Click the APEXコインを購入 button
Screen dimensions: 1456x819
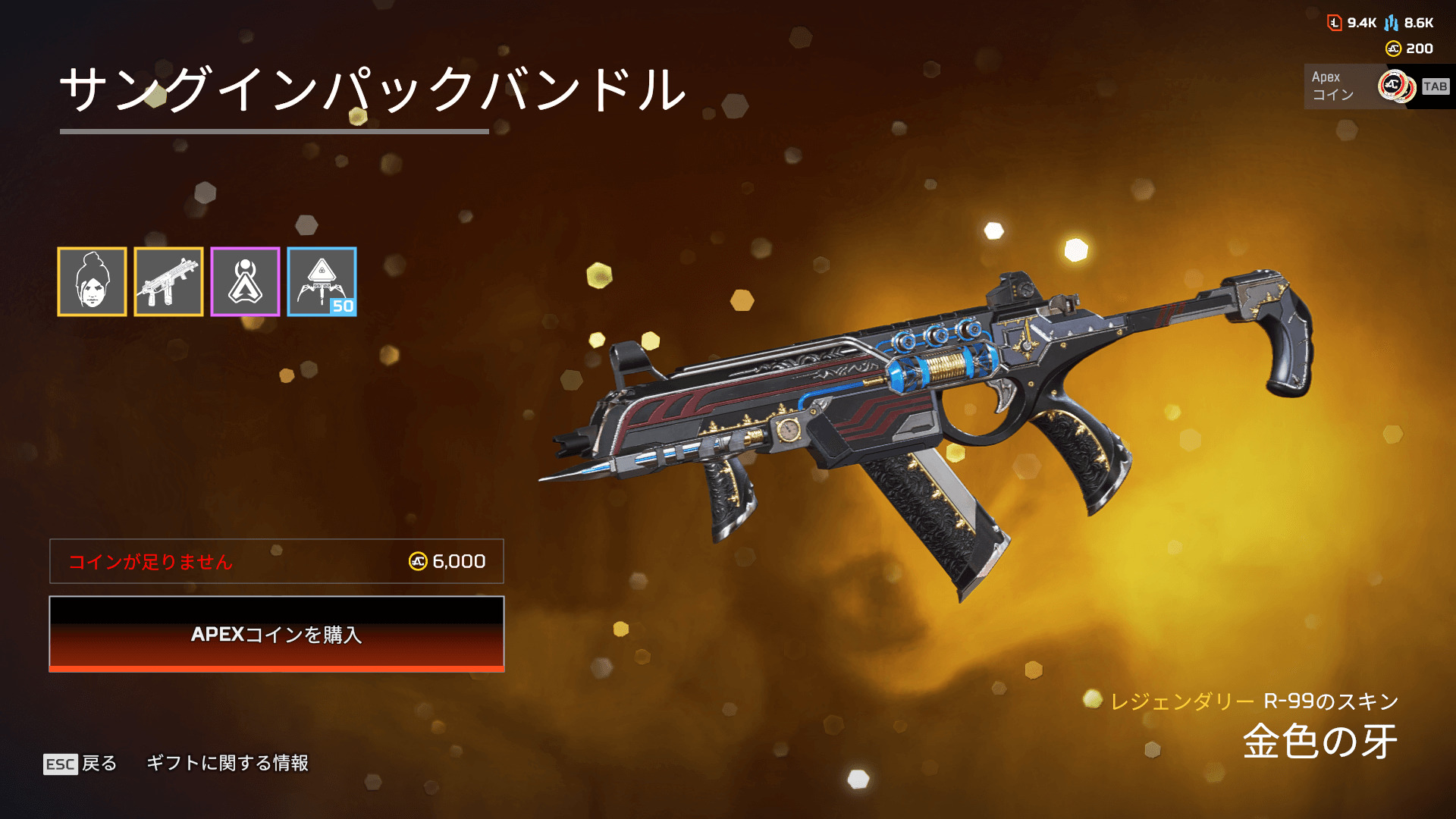pyautogui.click(x=276, y=634)
